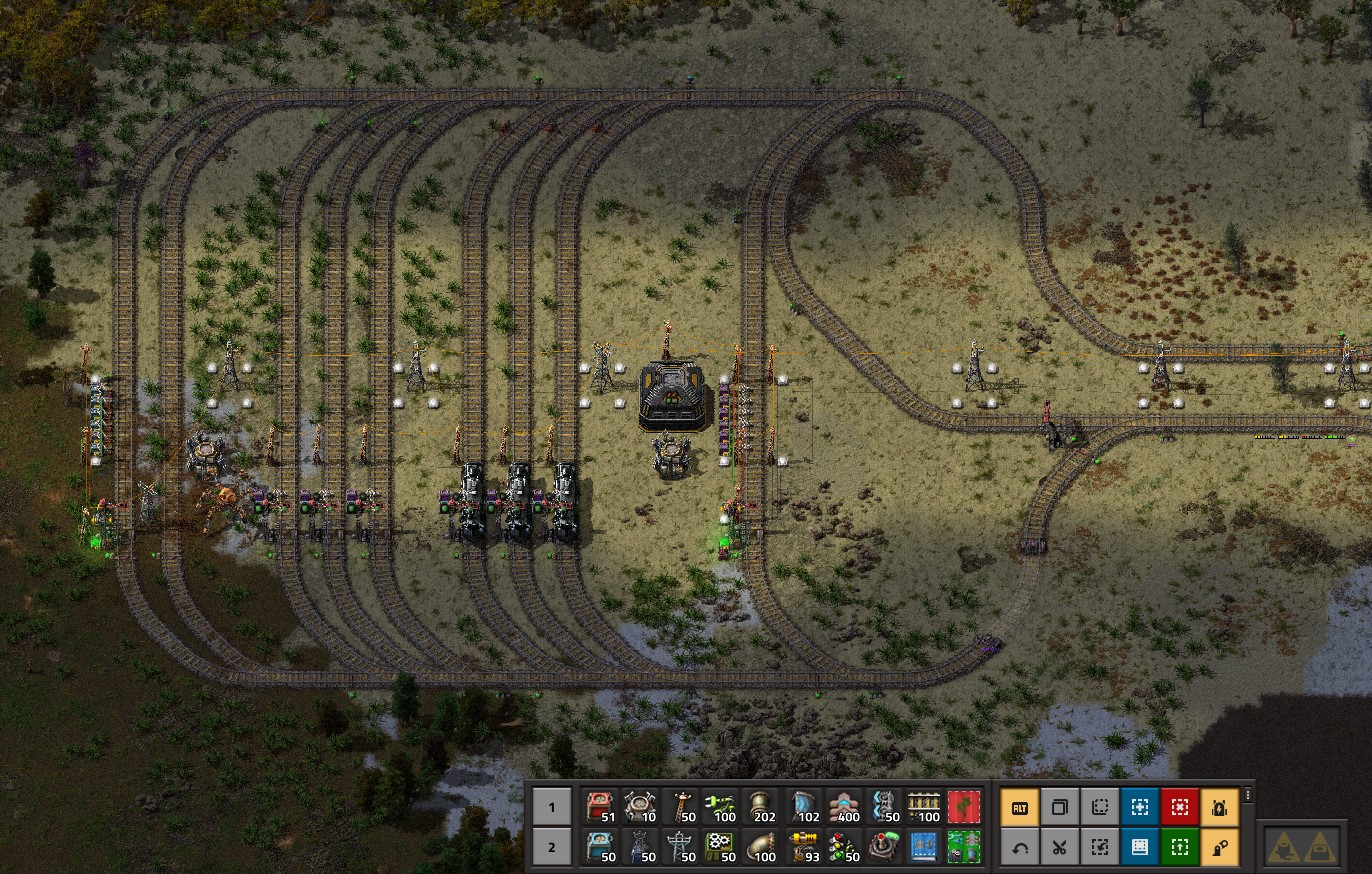Activate the undo arrow button
This screenshot has width=1372, height=874.
1020,847
